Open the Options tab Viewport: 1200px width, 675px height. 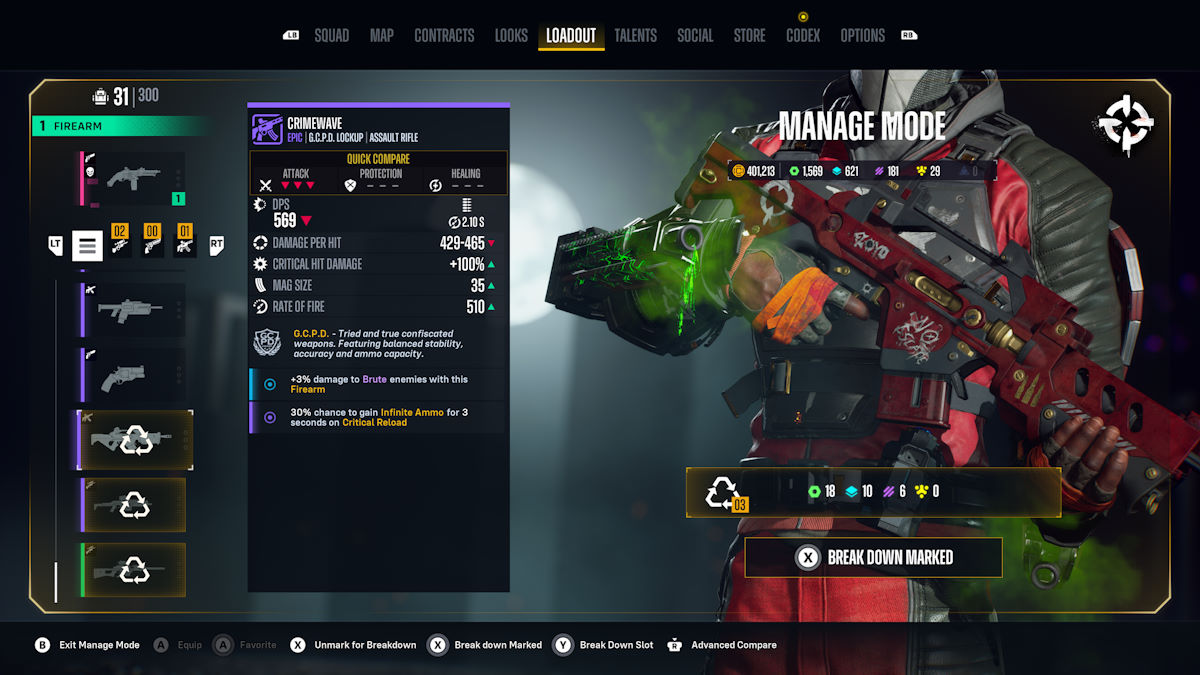coord(862,35)
